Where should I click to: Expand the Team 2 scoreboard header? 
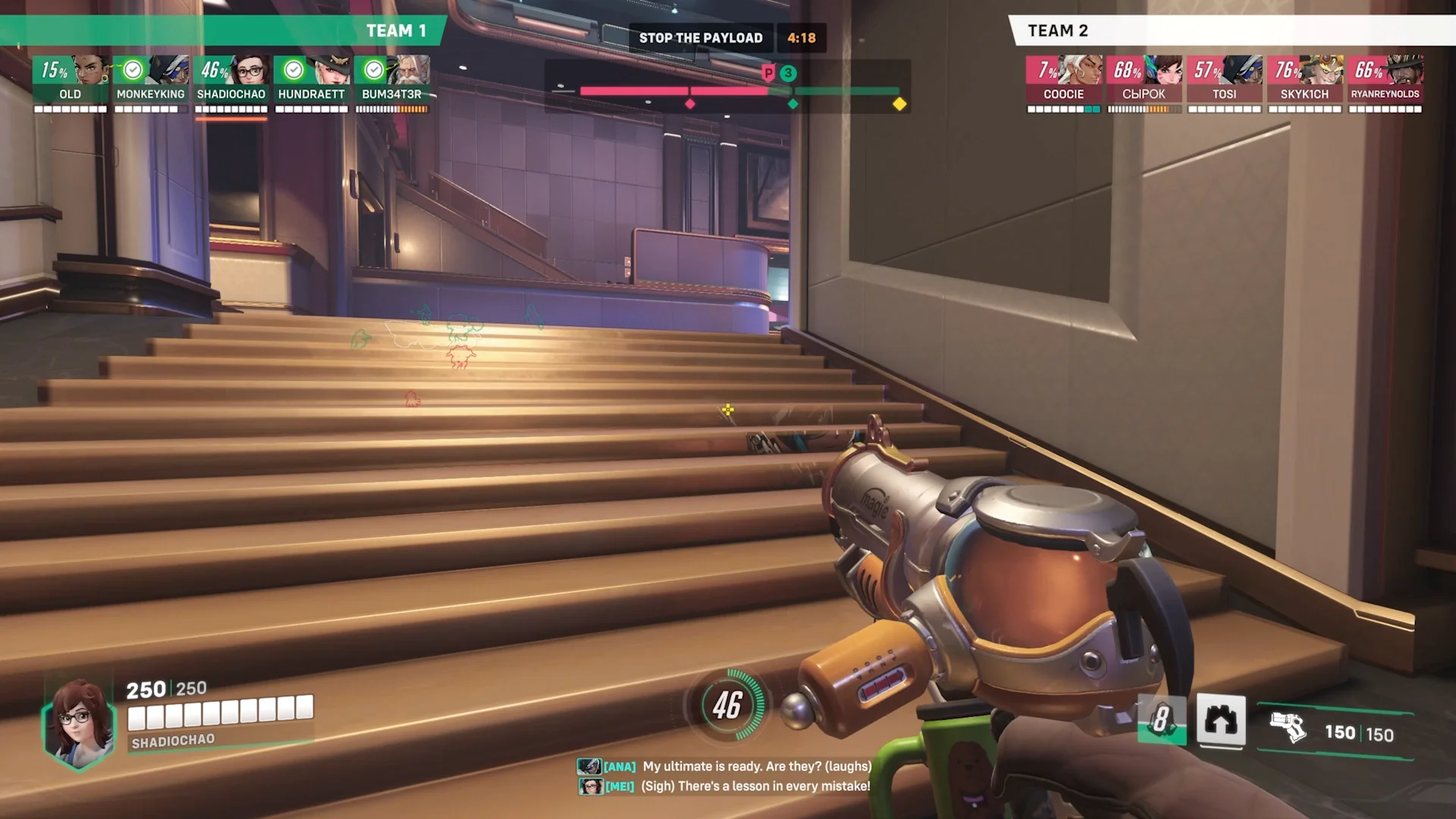coord(1057,30)
